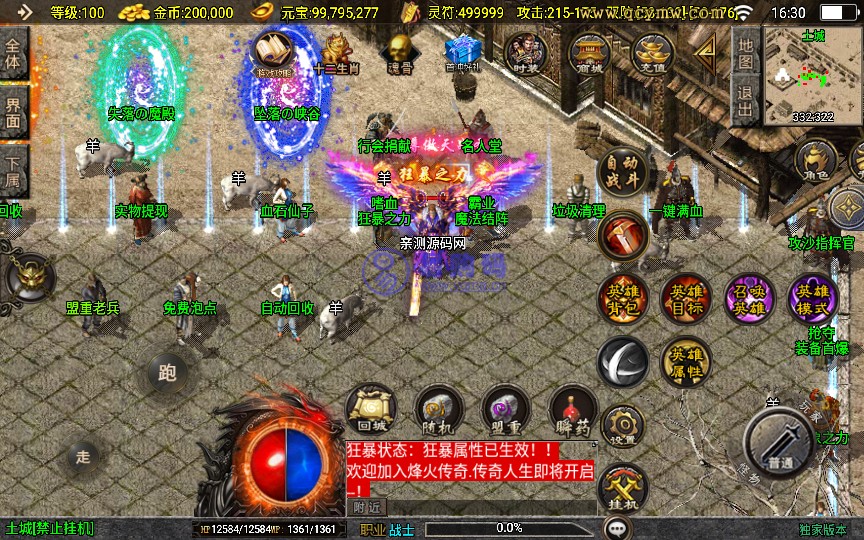Viewport: 864px width, 540px height.
Task: Toggle 自动战斗 auto battle
Action: coord(623,173)
